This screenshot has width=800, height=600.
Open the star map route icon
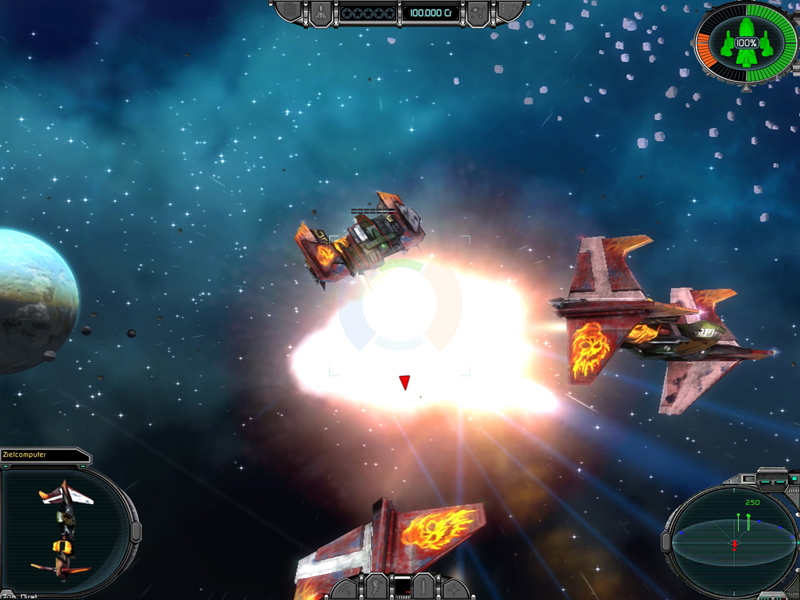click(479, 12)
